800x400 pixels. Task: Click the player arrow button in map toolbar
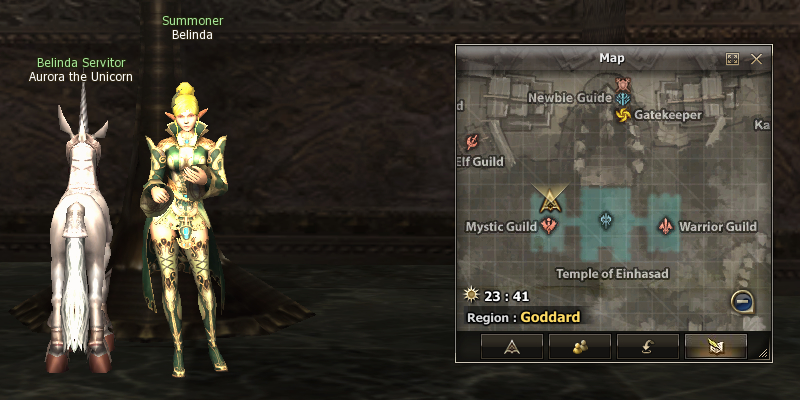511,346
